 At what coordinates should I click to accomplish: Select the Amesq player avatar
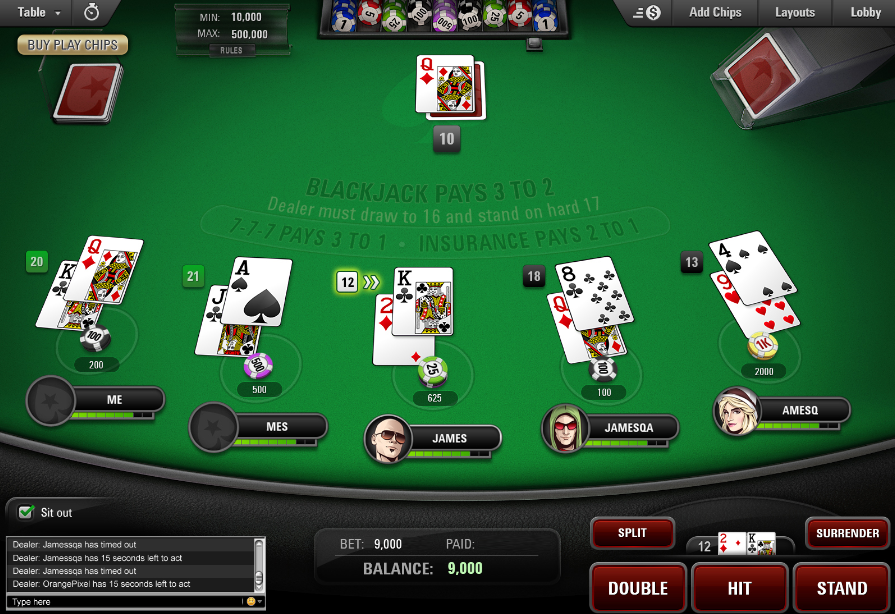point(735,411)
